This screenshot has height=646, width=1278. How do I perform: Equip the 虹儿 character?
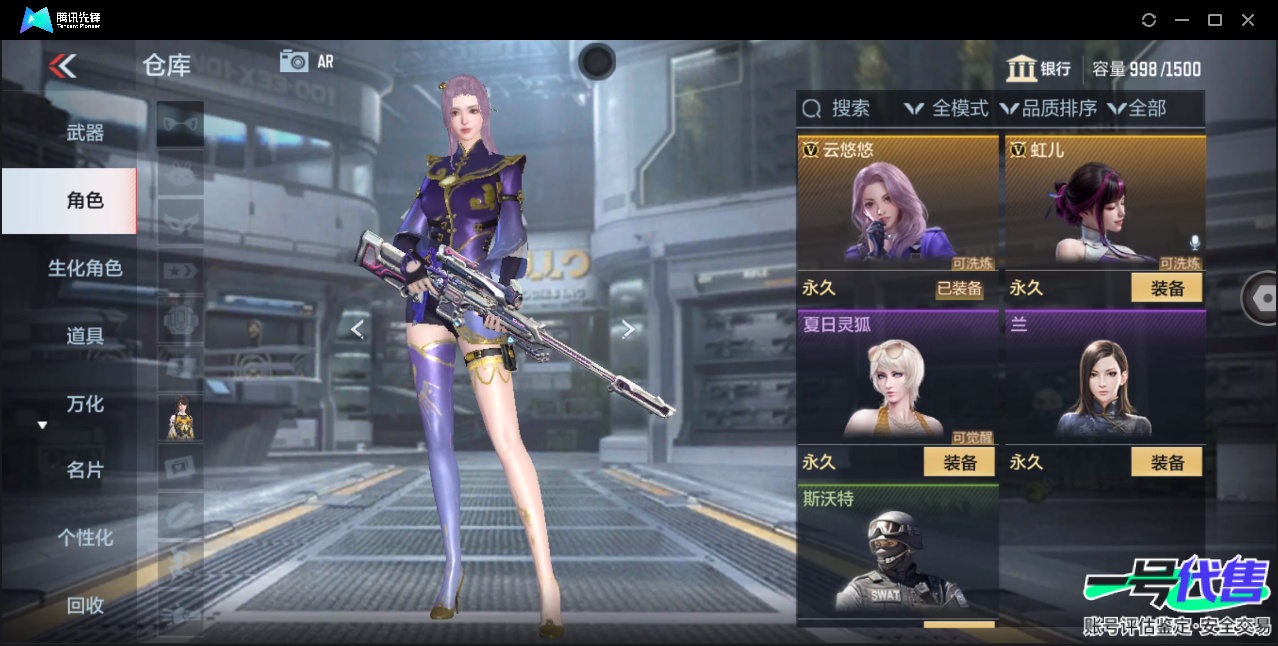pyautogui.click(x=1166, y=288)
